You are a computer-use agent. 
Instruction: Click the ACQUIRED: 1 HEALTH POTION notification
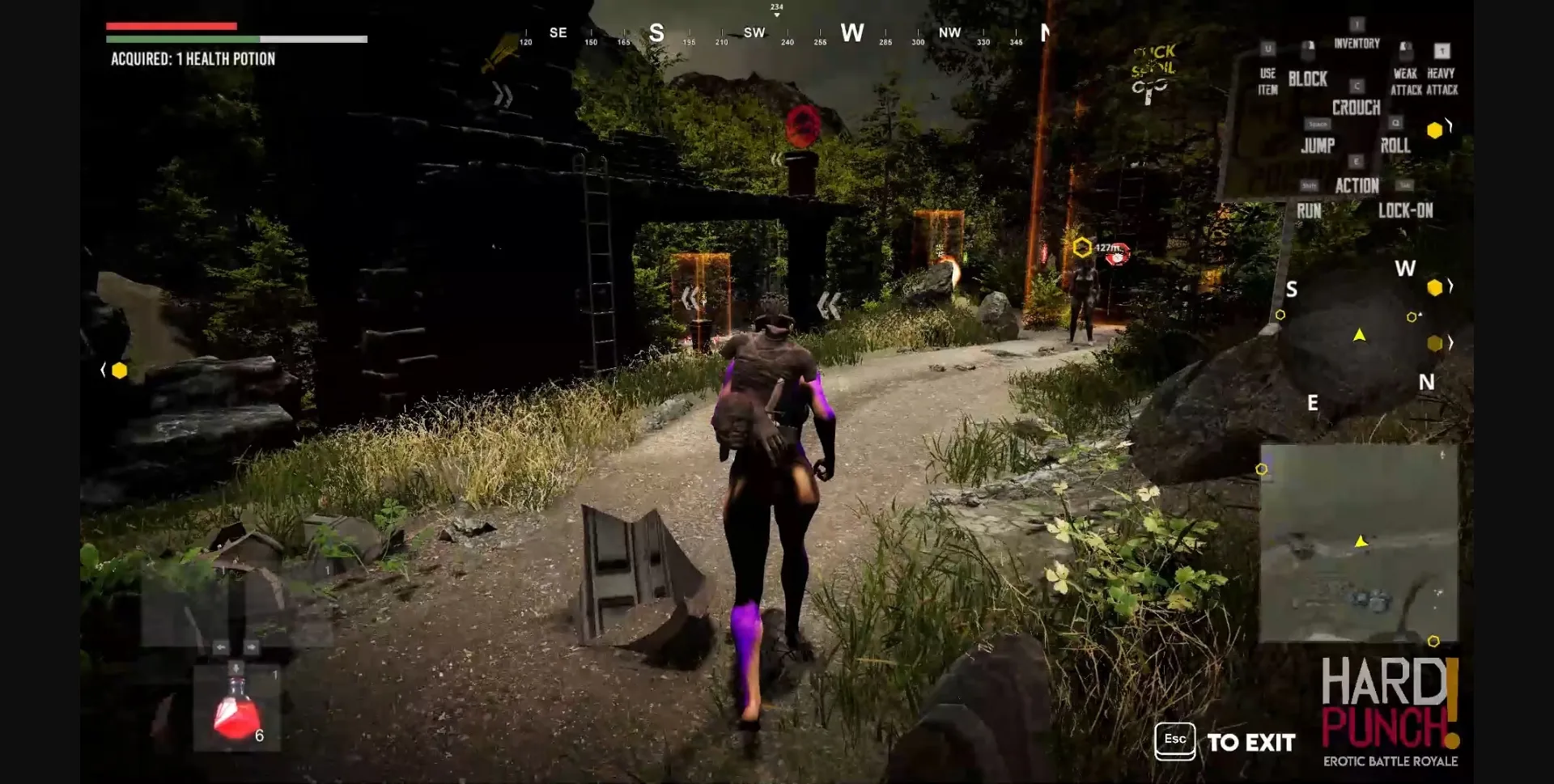point(193,58)
